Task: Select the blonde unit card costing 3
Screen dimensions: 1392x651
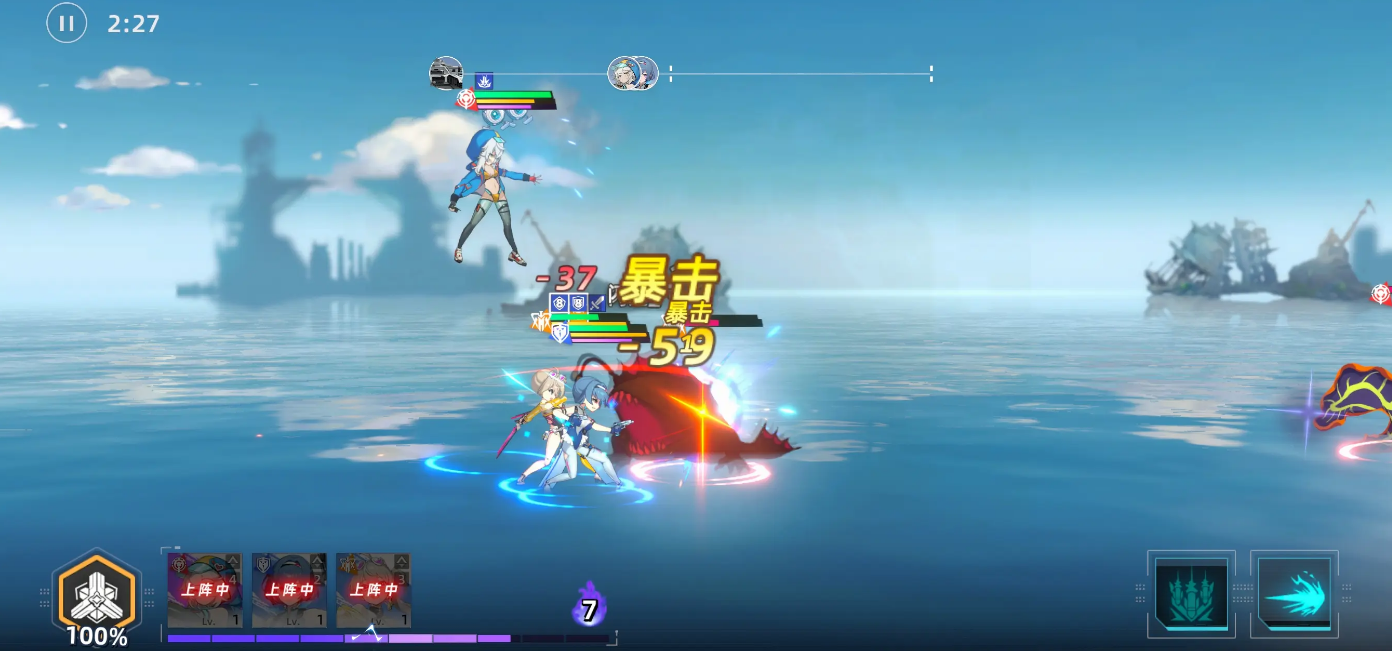Action: click(x=373, y=590)
